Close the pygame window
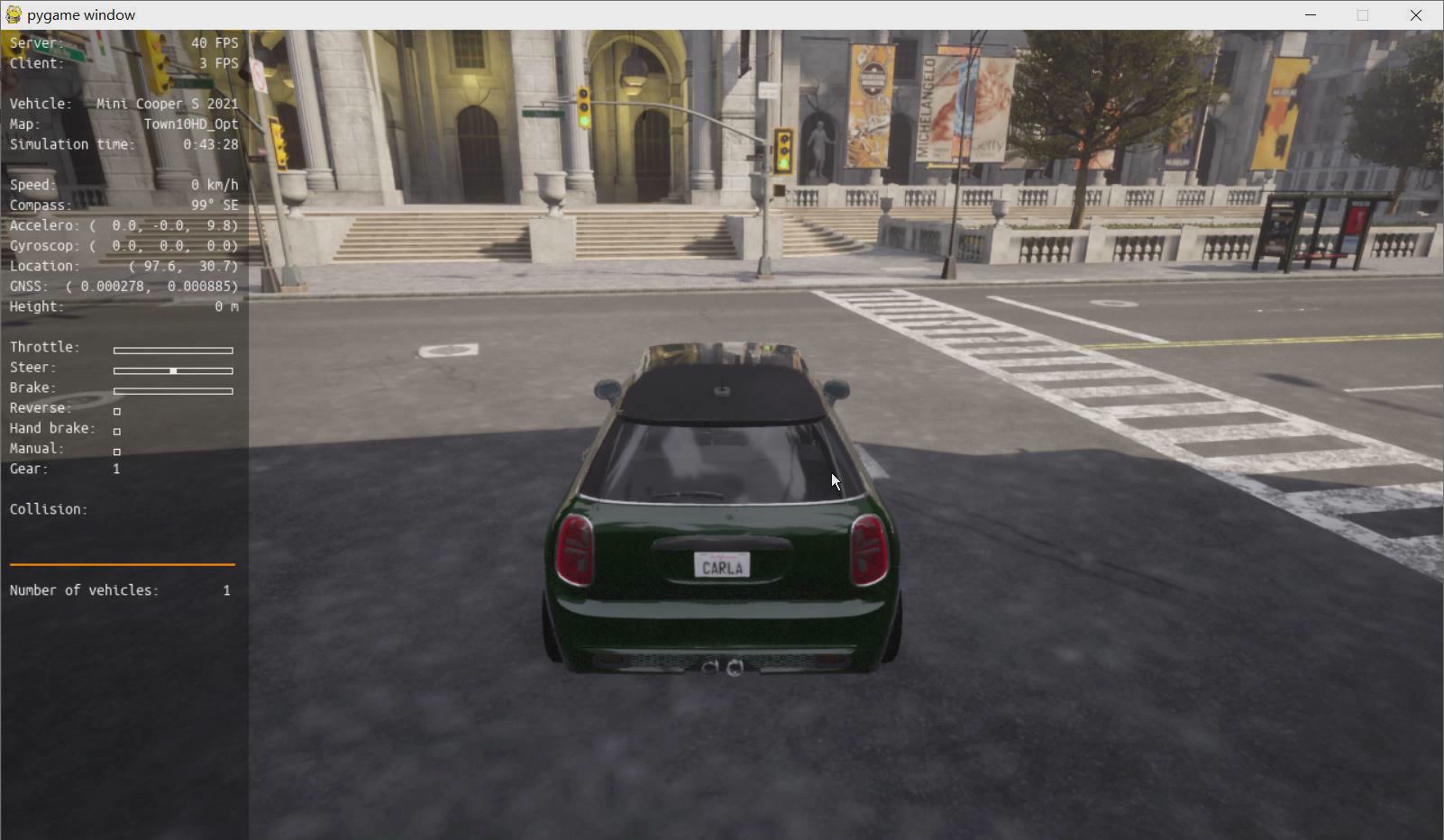This screenshot has height=840, width=1444. [1415, 15]
